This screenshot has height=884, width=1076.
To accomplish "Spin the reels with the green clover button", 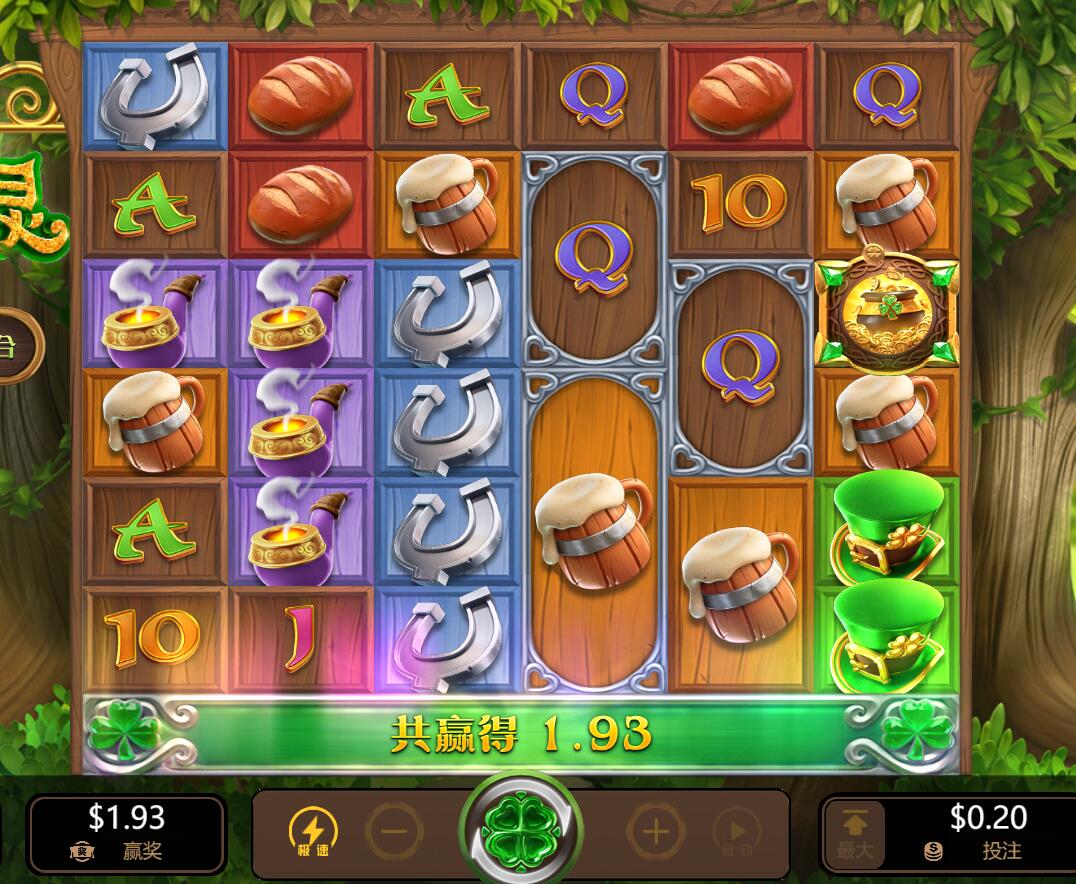I will tap(519, 829).
